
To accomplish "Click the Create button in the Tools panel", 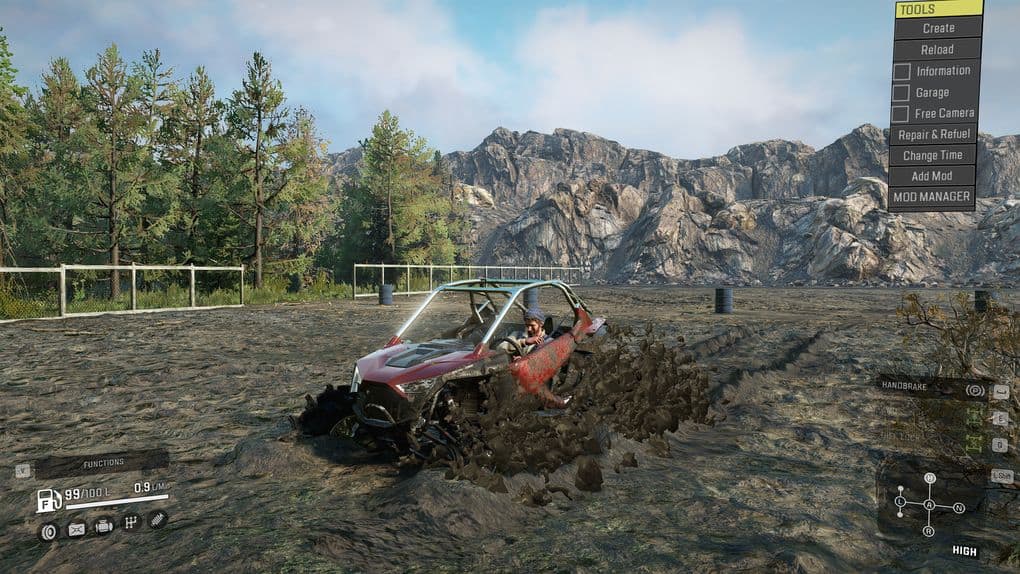I will [937, 28].
